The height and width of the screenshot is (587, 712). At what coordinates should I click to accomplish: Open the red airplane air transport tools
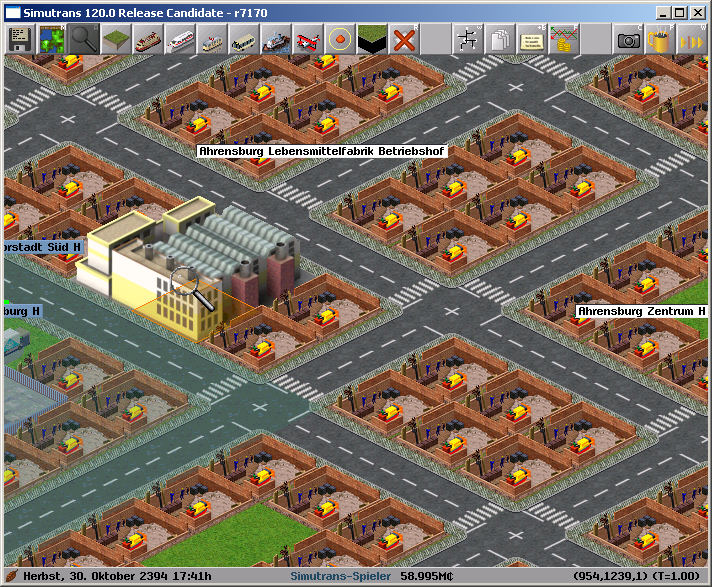coord(306,40)
